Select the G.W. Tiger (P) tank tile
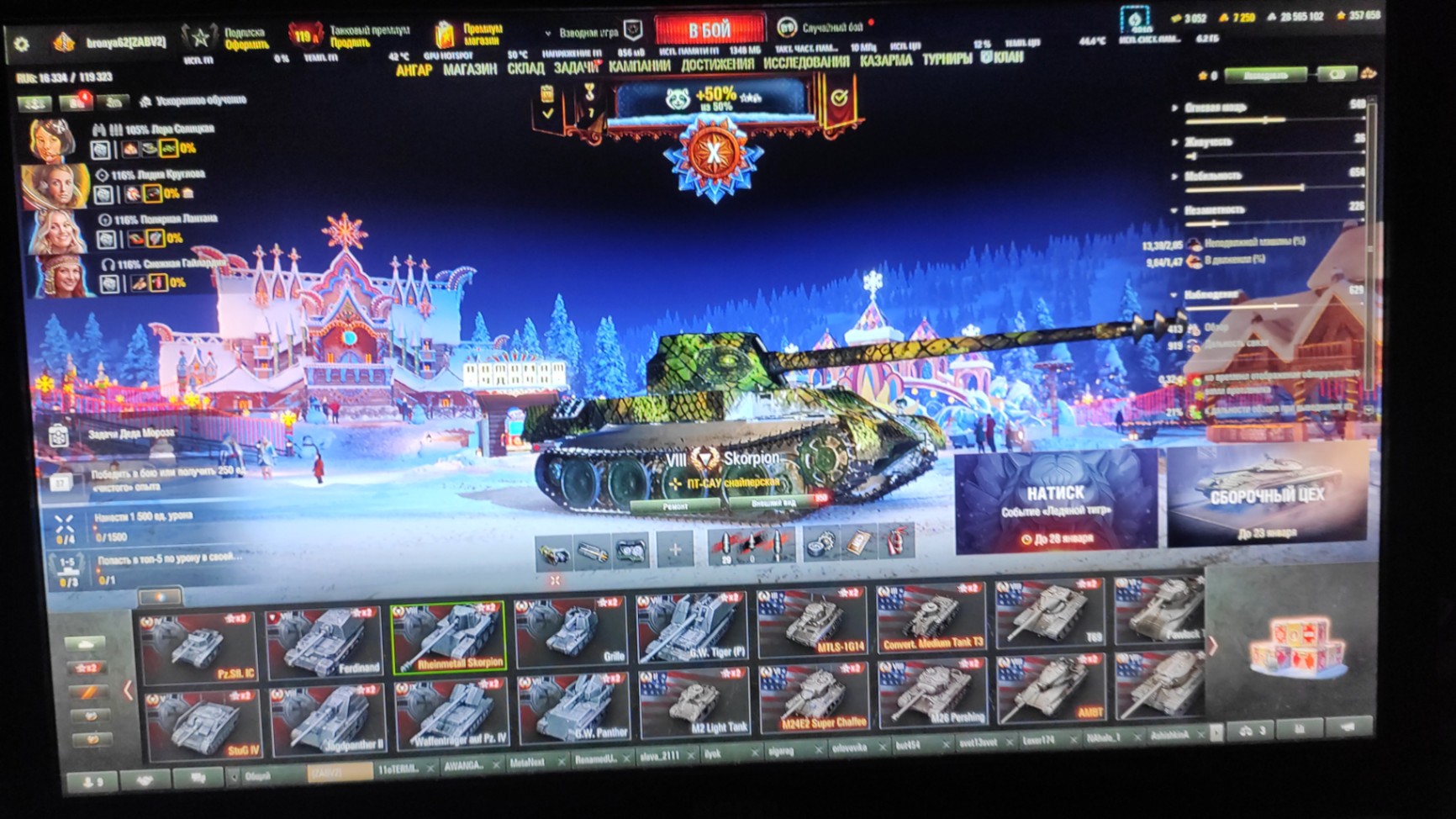The height and width of the screenshot is (819, 1456). [691, 627]
